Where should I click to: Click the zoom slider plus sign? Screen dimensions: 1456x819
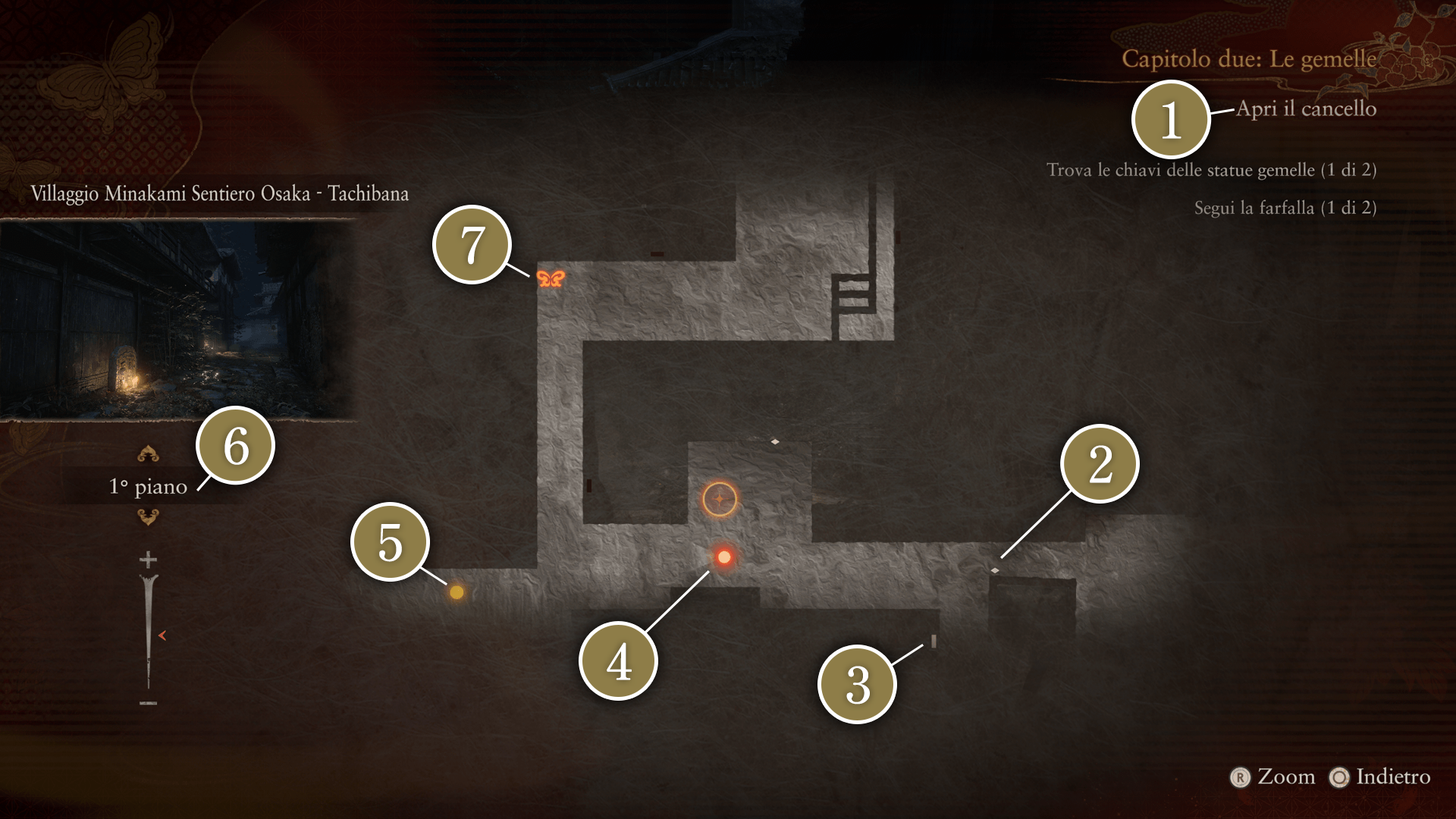148,560
